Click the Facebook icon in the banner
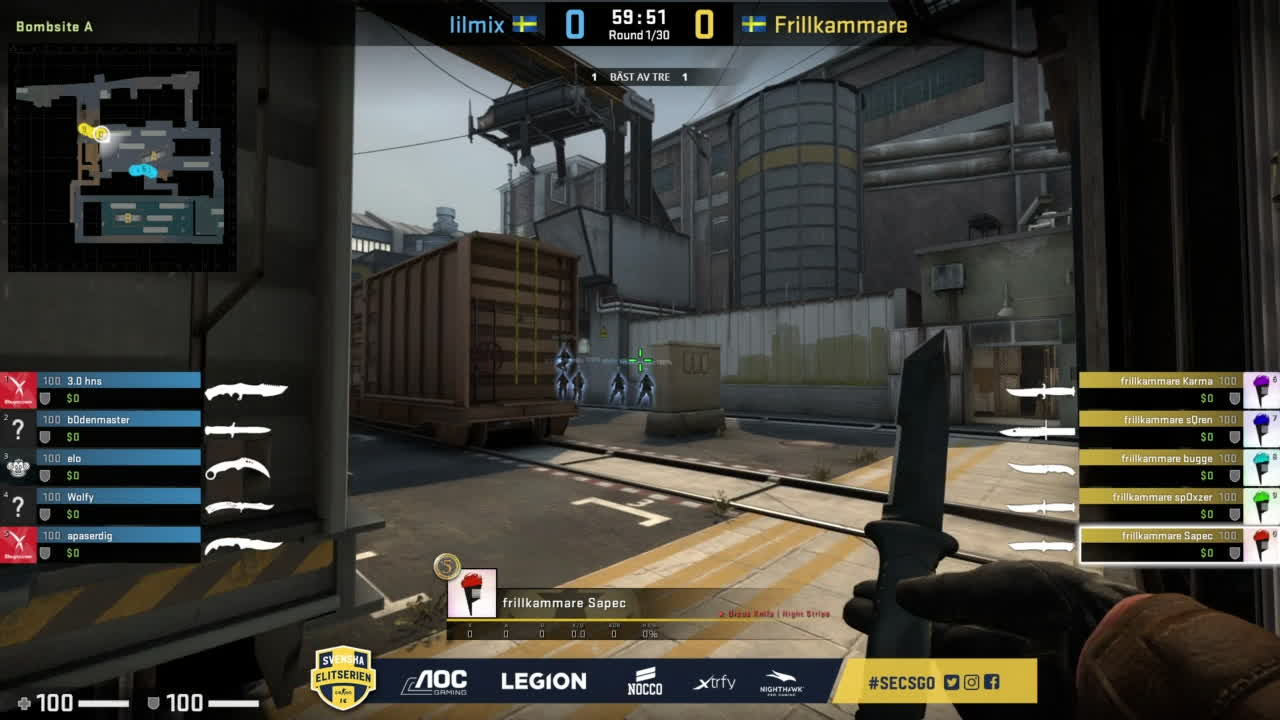Viewport: 1280px width, 720px height. click(x=991, y=682)
